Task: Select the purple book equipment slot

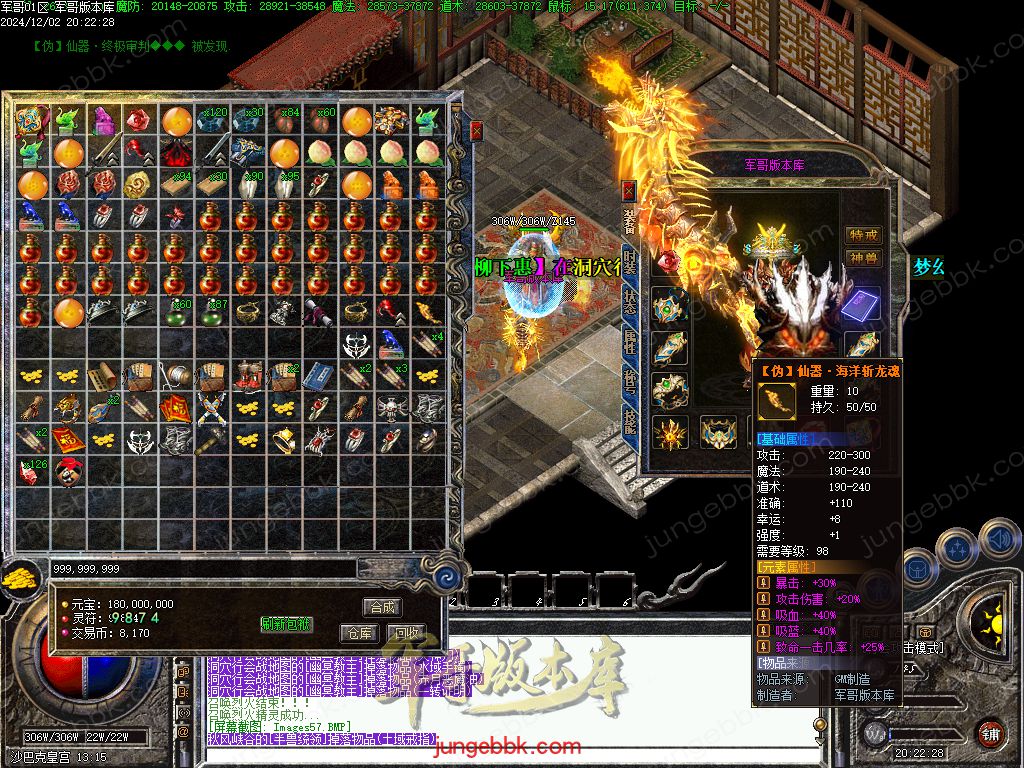Action: 862,304
